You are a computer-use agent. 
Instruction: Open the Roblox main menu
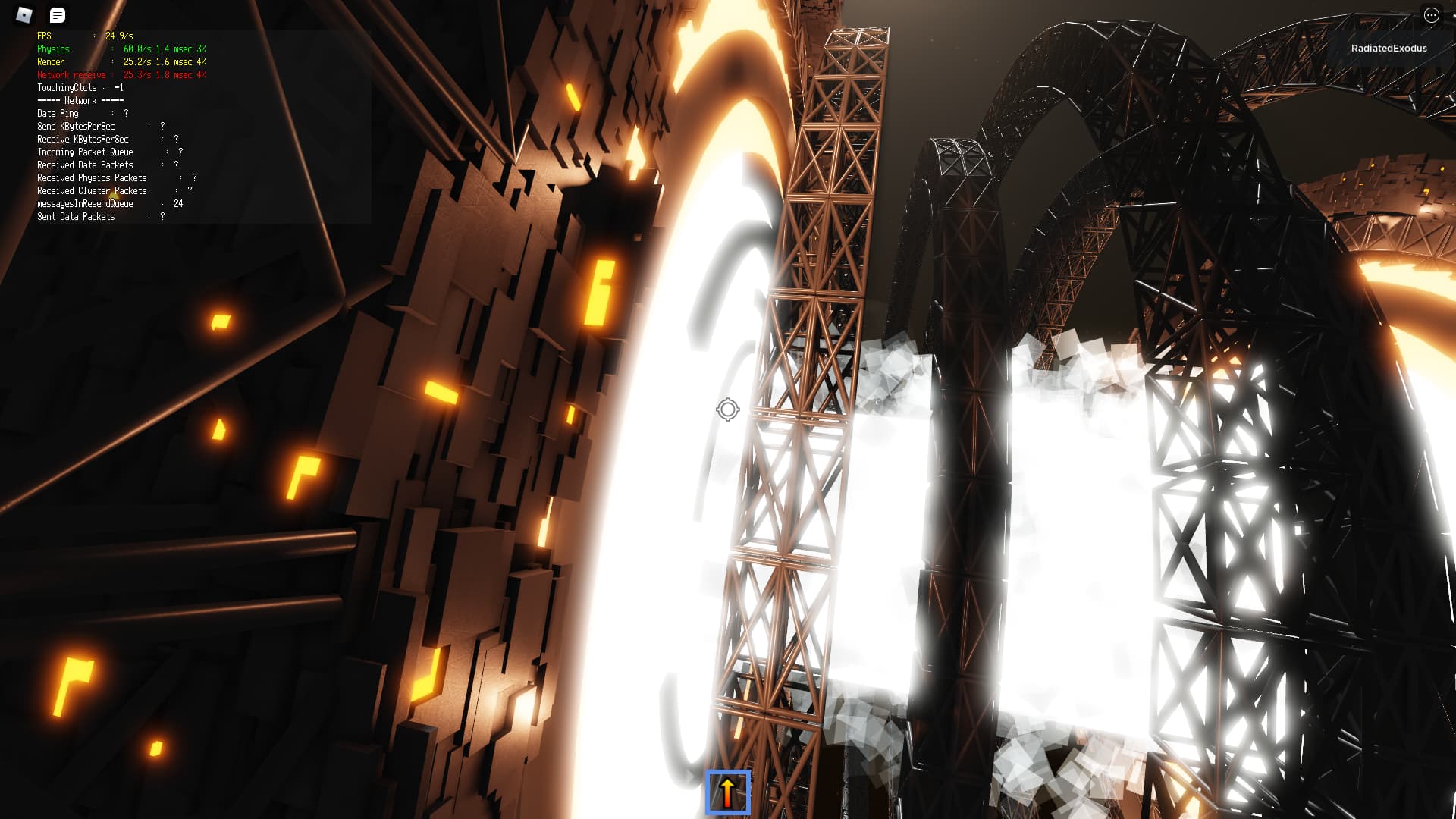pos(24,15)
